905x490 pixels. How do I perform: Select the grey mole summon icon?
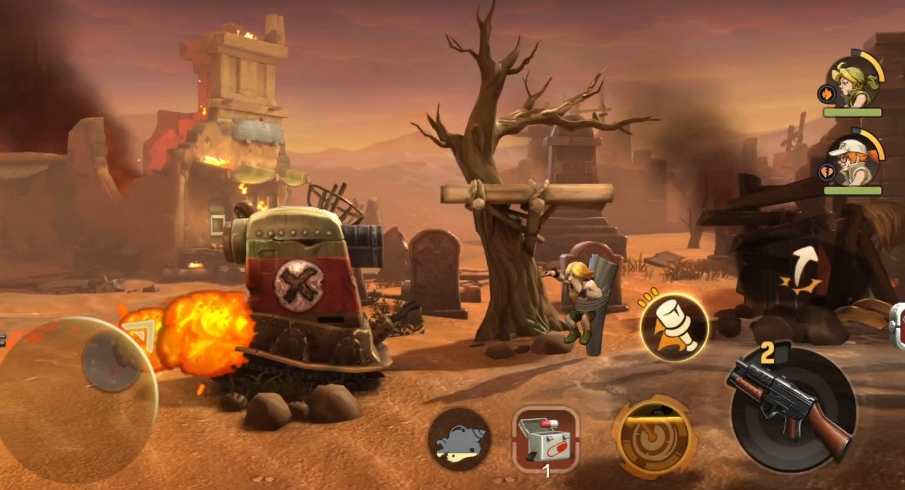(459, 439)
